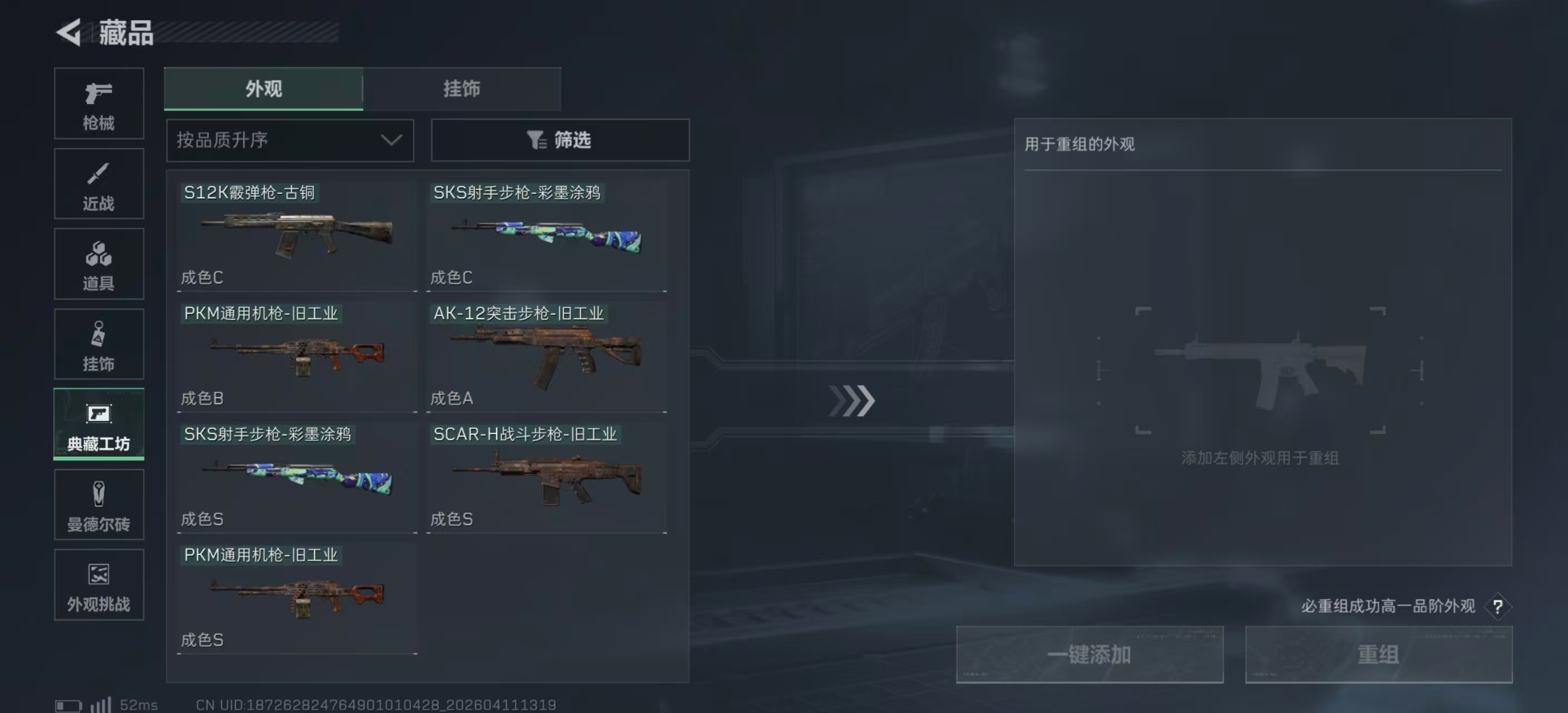Click the back arrow beside 藏品
The image size is (1568, 713).
pyautogui.click(x=69, y=33)
